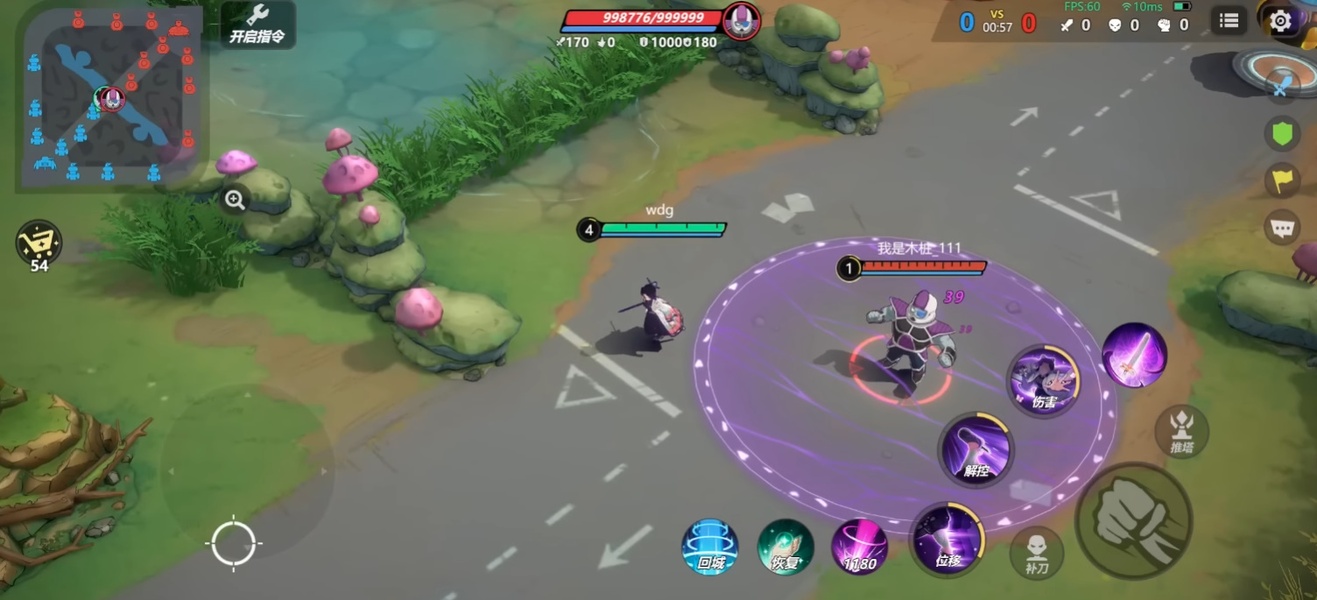The image size is (1317, 600).
Task: Cast the 解控 cleanse ability
Action: (975, 450)
